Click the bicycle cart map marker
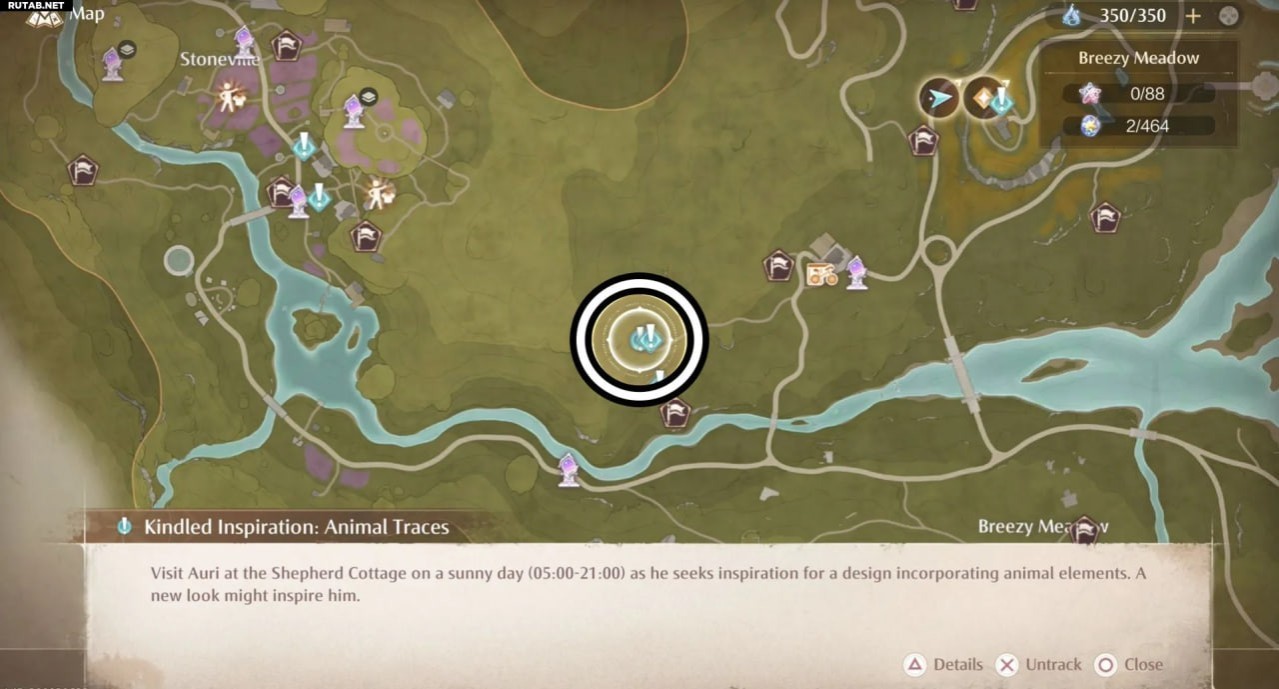 (822, 273)
